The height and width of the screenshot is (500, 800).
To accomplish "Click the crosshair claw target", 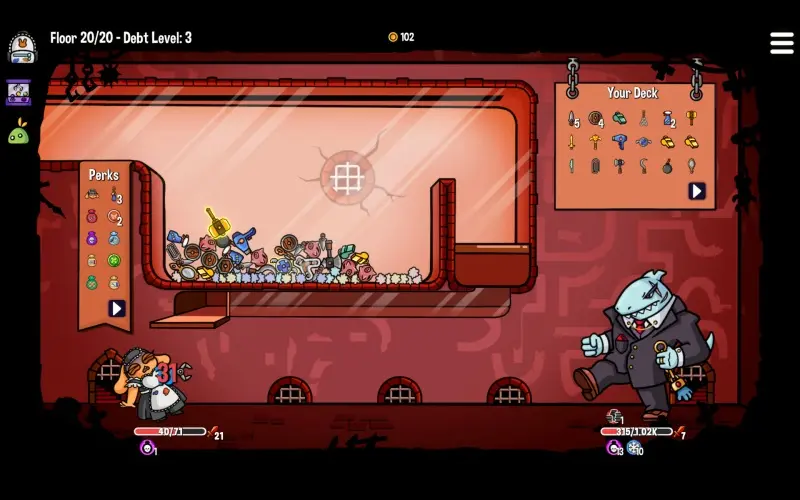I will [x=347, y=179].
